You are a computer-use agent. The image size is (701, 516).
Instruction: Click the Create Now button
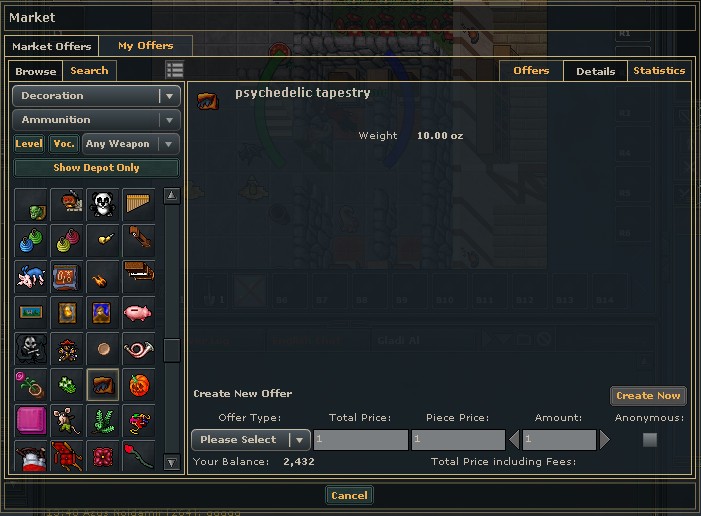pyautogui.click(x=648, y=396)
